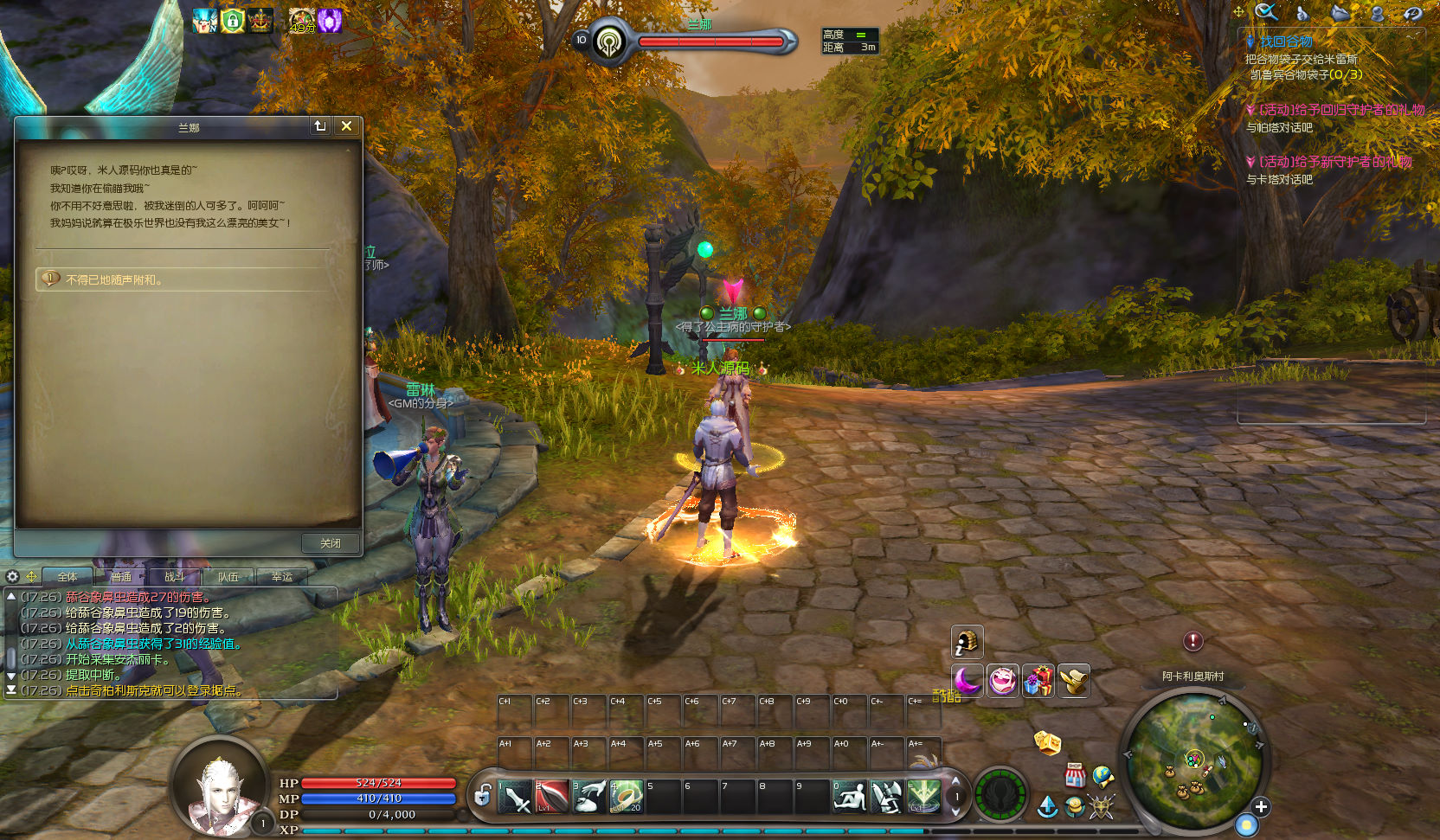Open the gift boxes event icon

pyautogui.click(x=1038, y=681)
